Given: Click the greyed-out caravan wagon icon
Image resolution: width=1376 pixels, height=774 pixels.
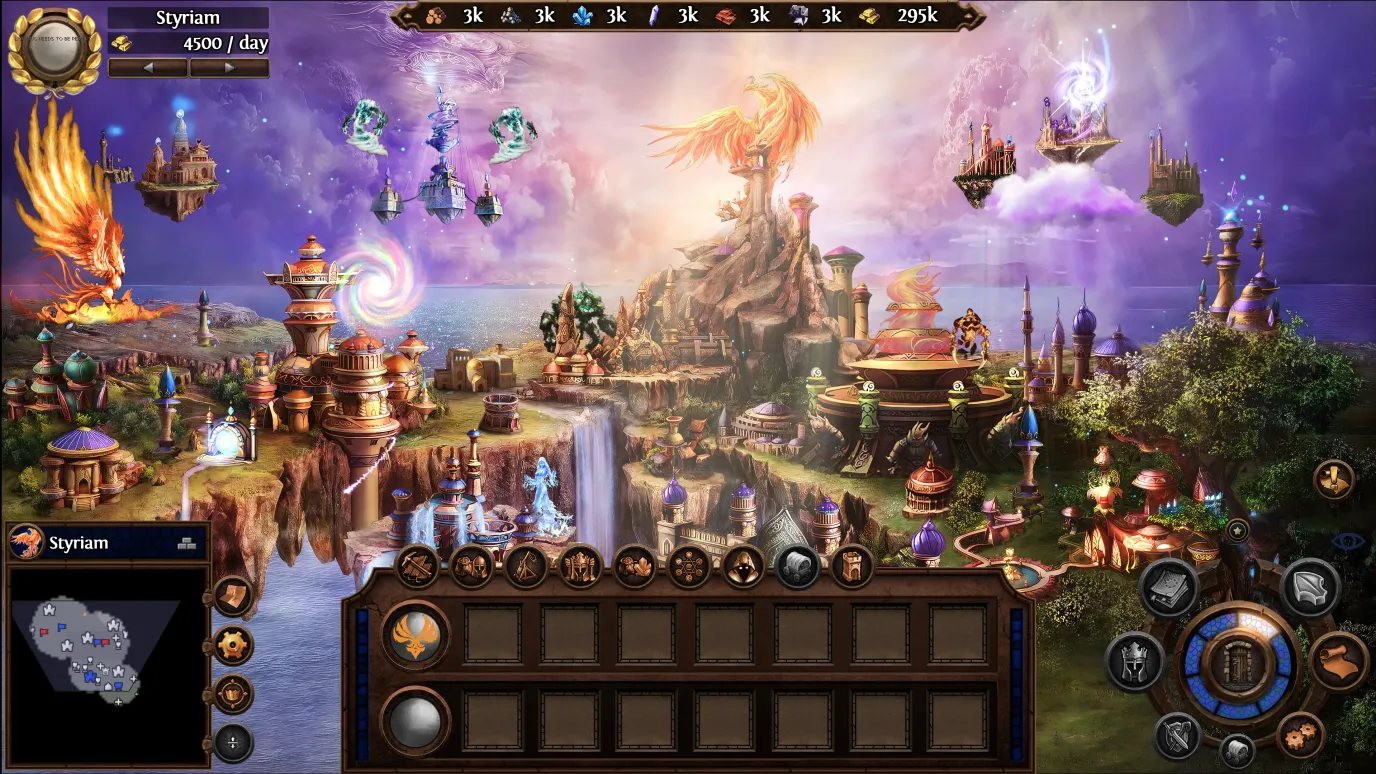Looking at the screenshot, I should click(x=797, y=566).
